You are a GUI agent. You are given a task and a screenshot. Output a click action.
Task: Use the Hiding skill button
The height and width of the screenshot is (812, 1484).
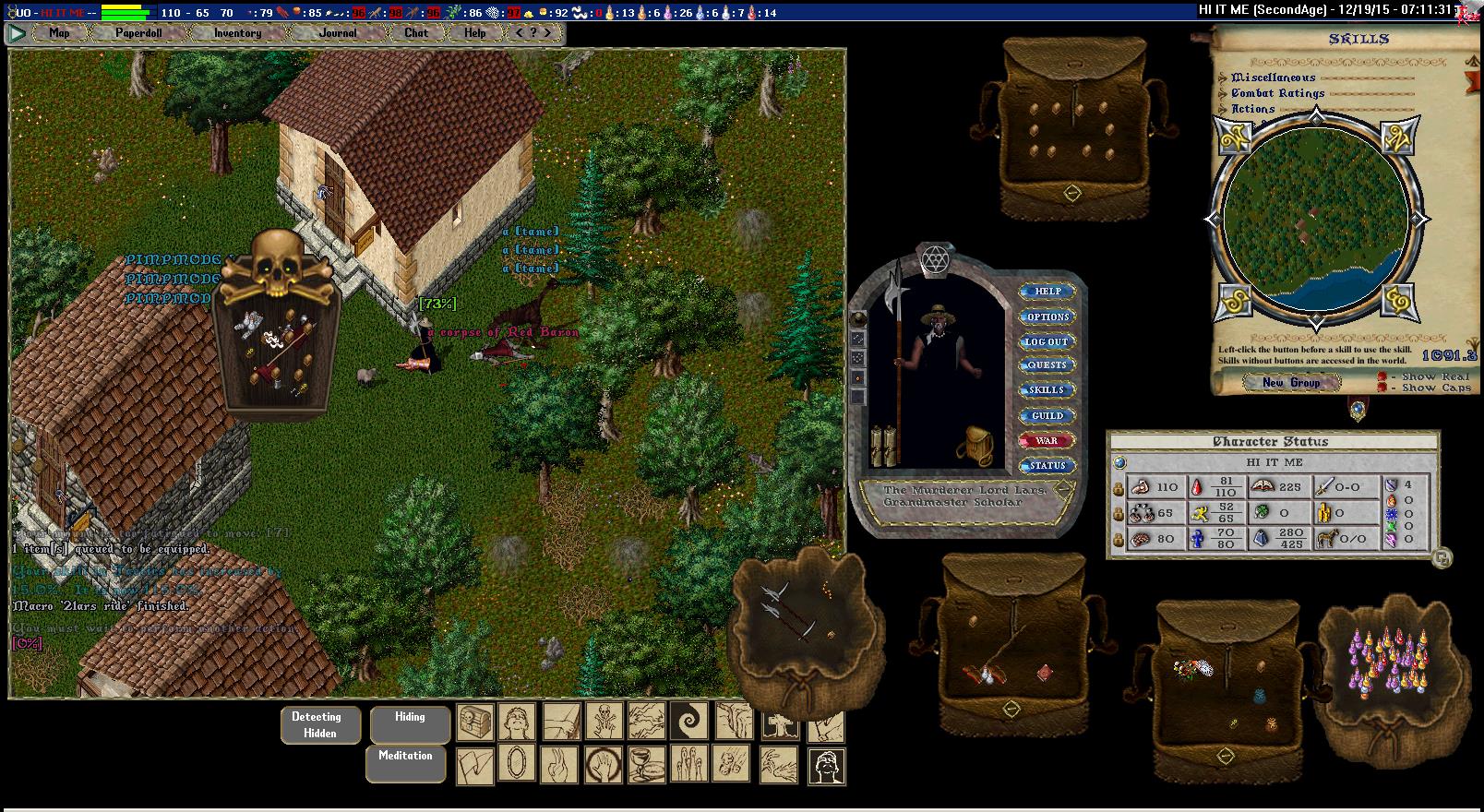coord(410,724)
